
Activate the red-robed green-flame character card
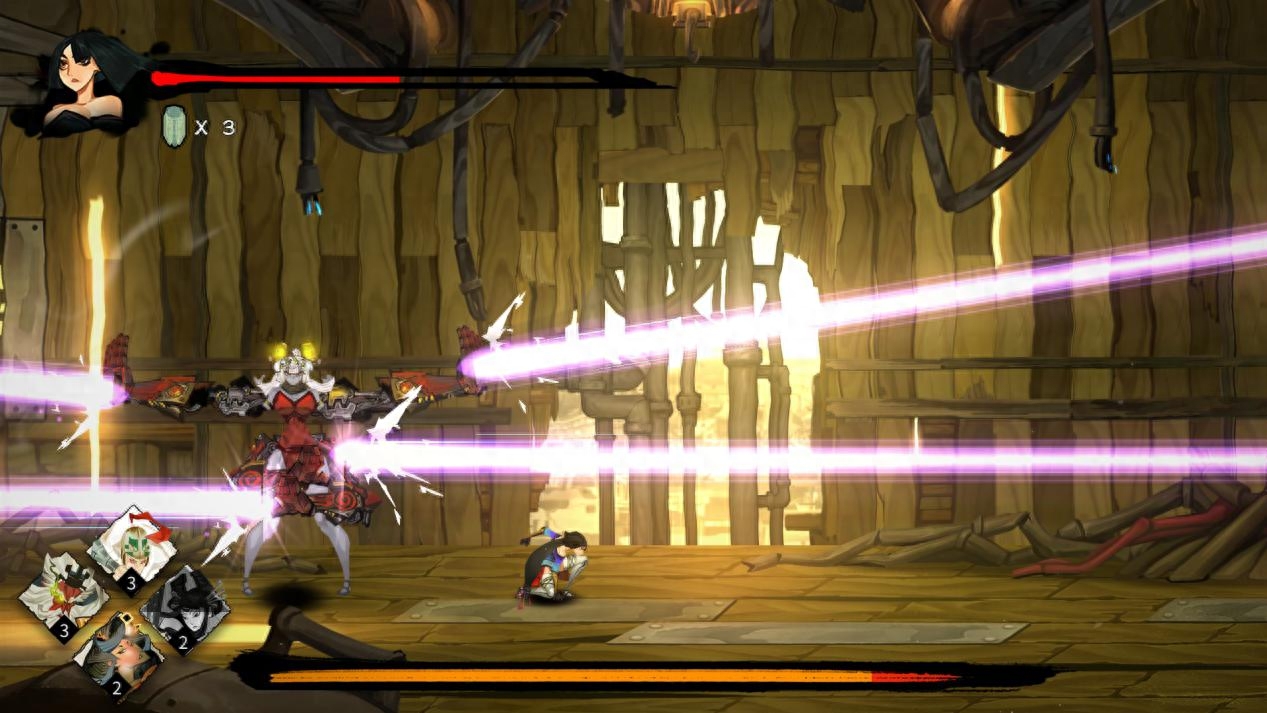tap(64, 599)
